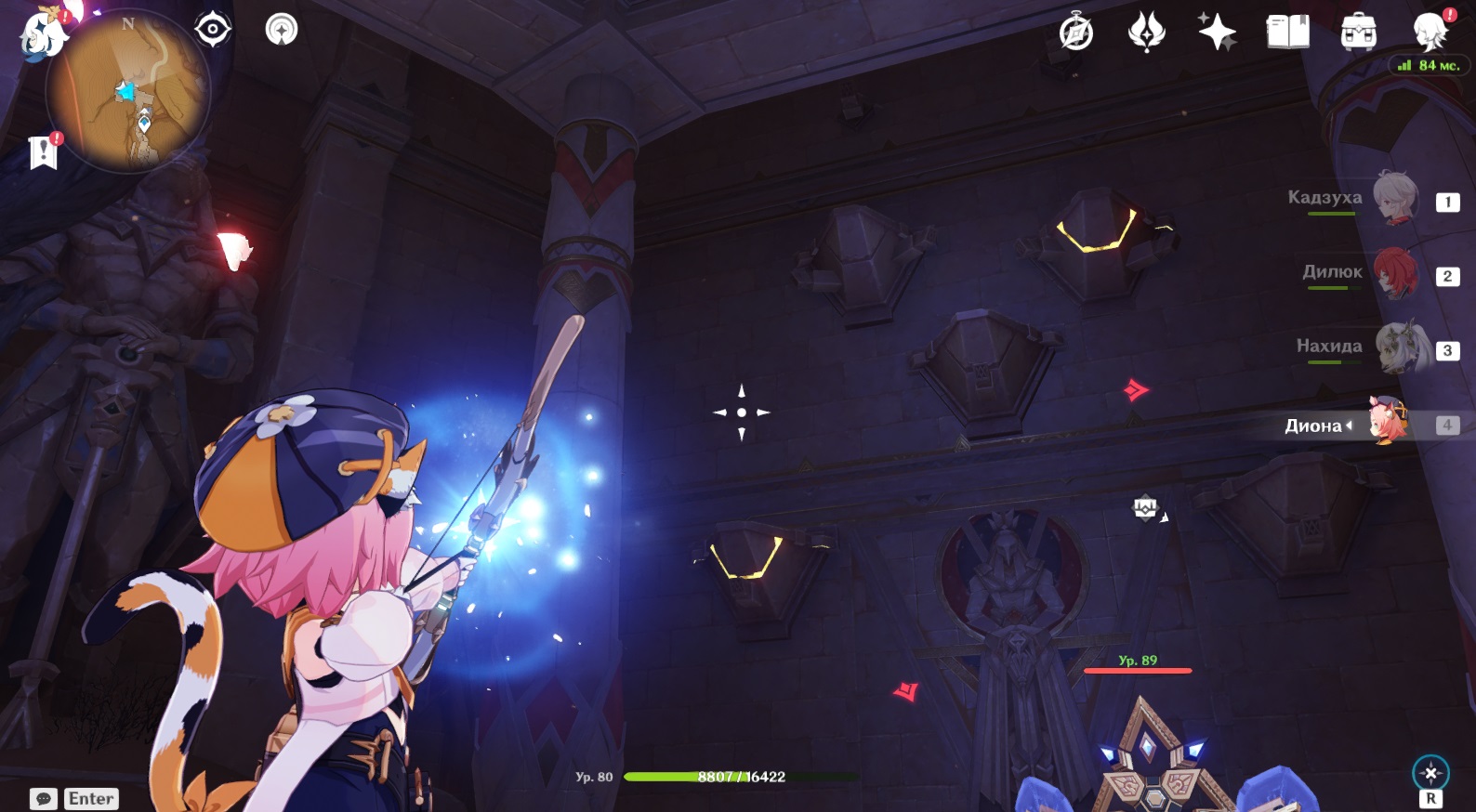Open the Adventurer Handbook book icon
This screenshot has width=1476, height=812.
pos(1287,33)
